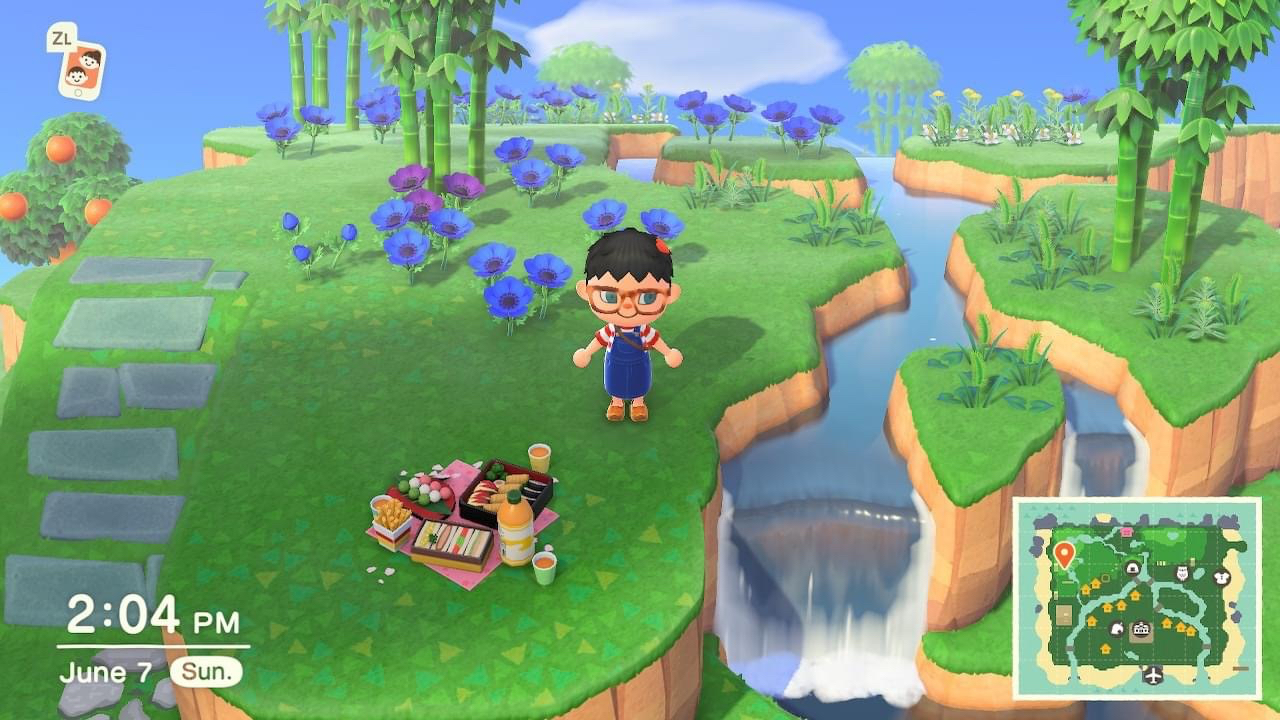Open the island minimap
This screenshot has height=720, width=1280.
(1138, 598)
